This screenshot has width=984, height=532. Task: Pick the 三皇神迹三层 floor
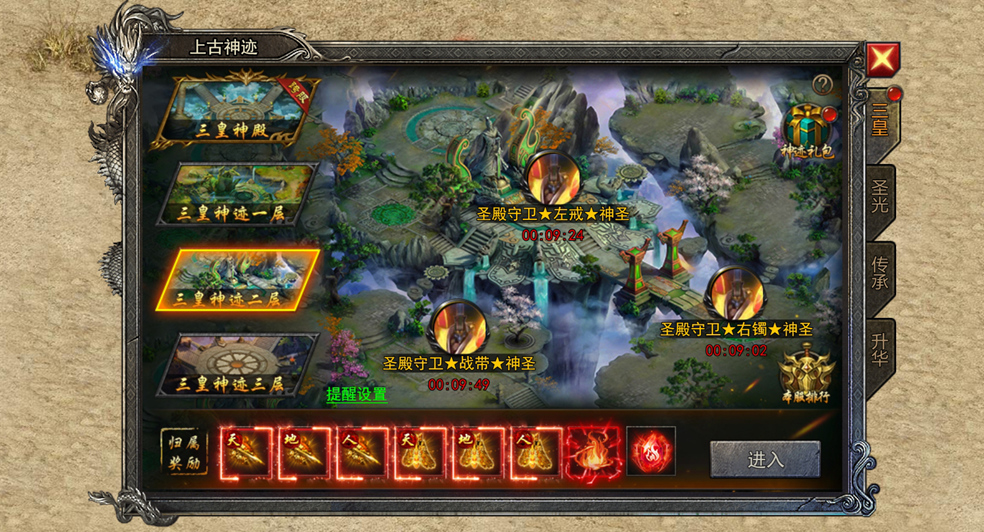238,363
